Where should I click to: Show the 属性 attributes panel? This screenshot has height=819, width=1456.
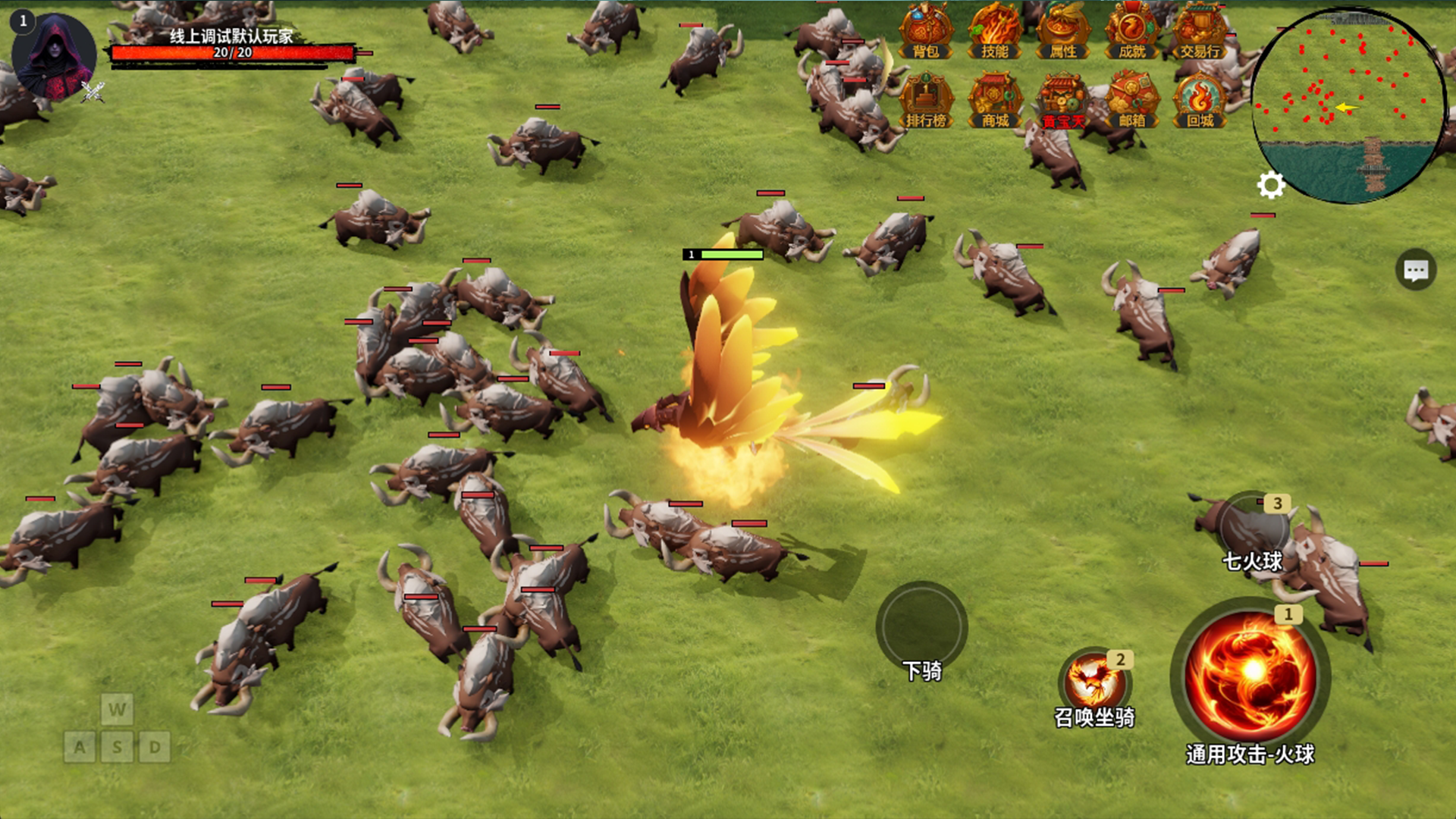(x=1063, y=32)
